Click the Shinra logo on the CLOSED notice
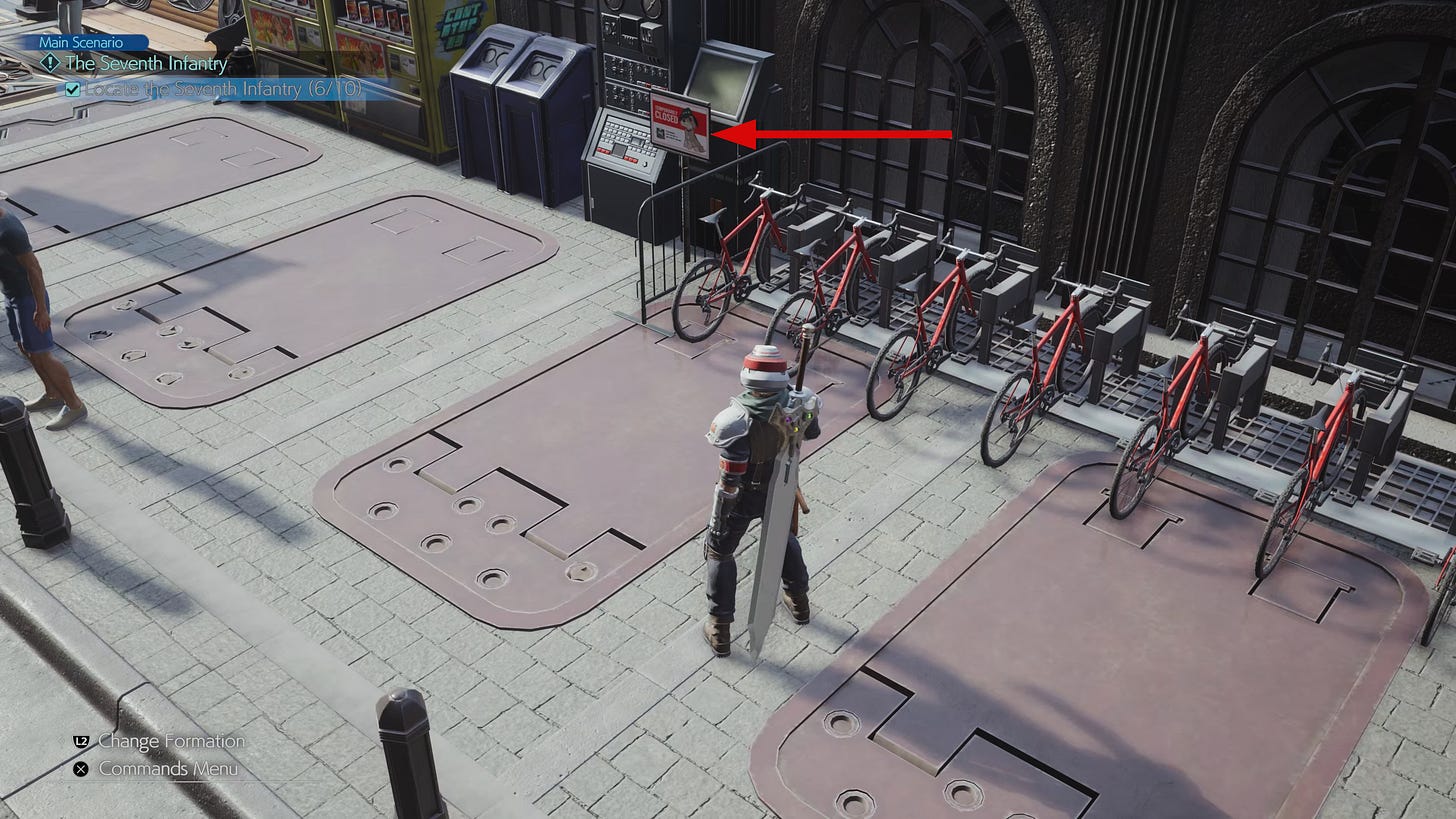 (x=662, y=133)
